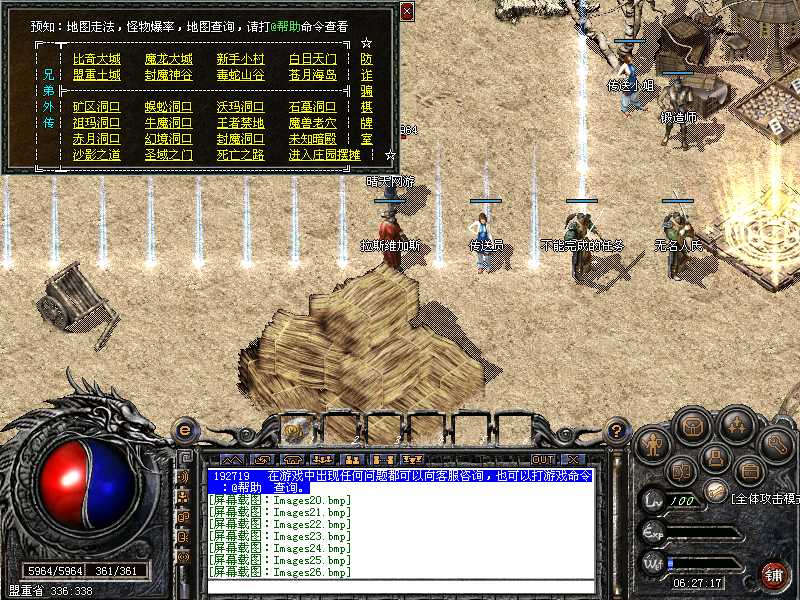Teleport to 比奇大城 from the list
The height and width of the screenshot is (600, 800).
coord(96,59)
